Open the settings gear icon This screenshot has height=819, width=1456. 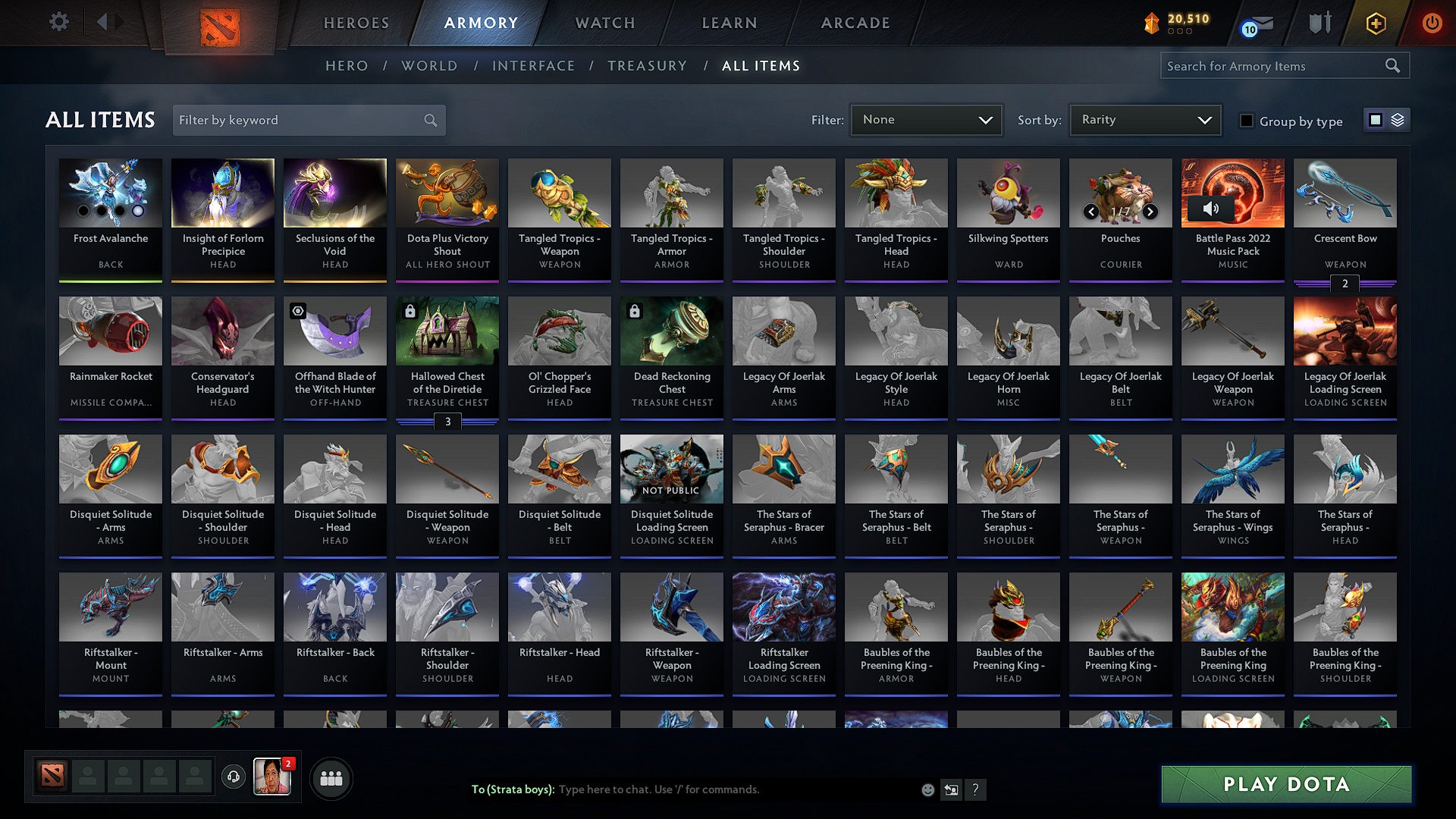58,22
